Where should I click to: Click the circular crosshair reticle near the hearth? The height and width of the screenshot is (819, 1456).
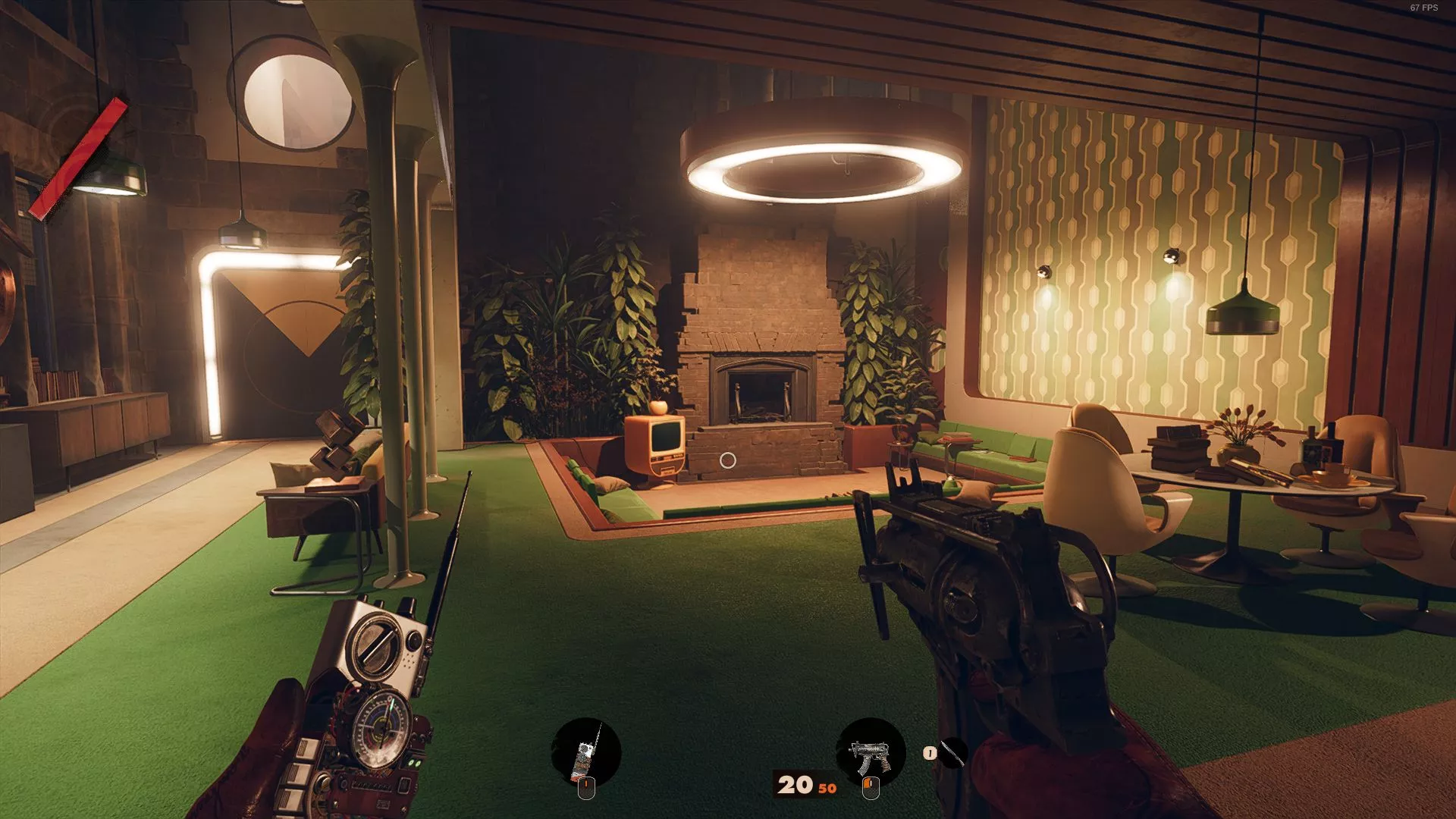tap(730, 460)
